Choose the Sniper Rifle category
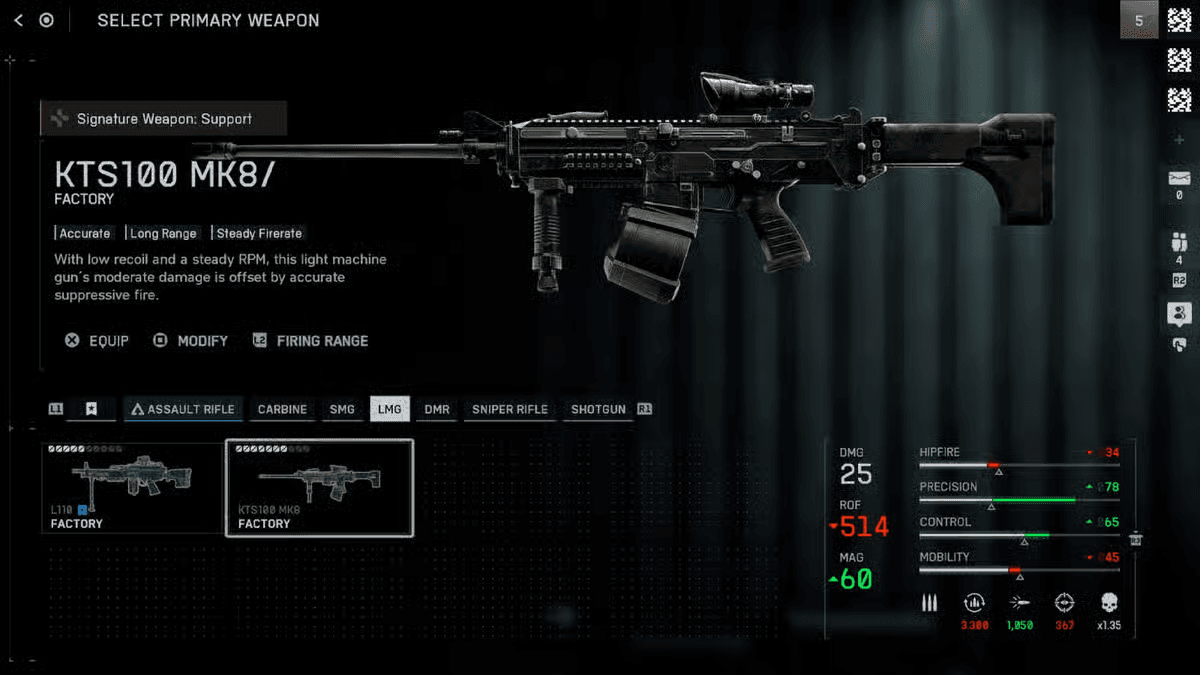The width and height of the screenshot is (1200, 675). 509,409
